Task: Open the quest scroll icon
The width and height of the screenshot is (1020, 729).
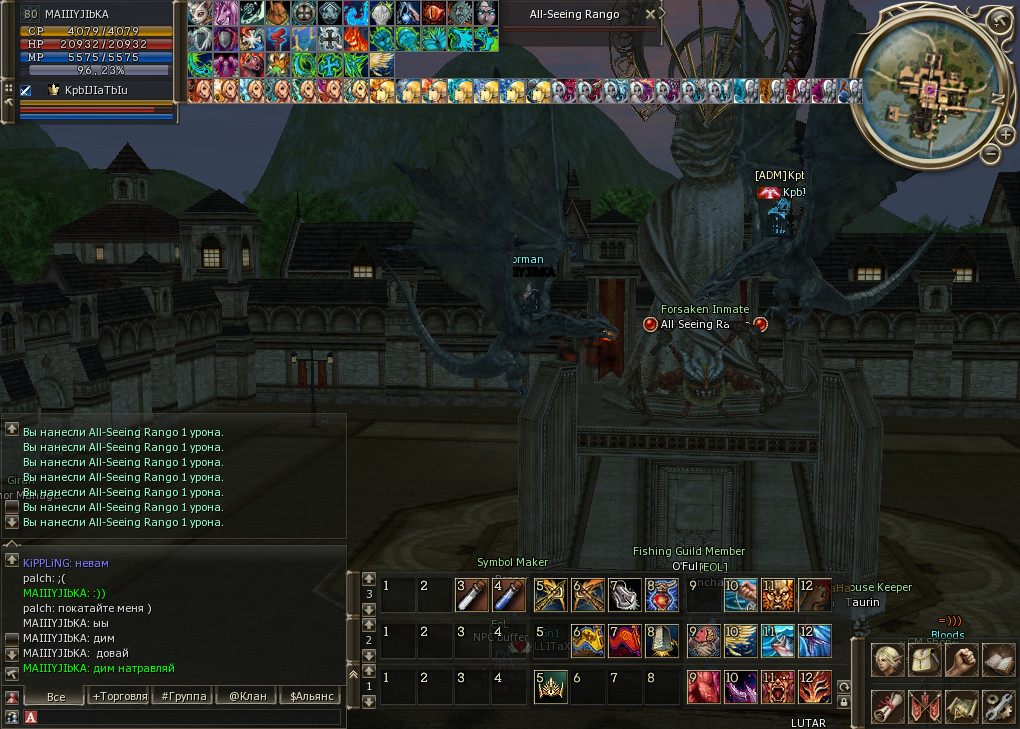Action: 887,705
